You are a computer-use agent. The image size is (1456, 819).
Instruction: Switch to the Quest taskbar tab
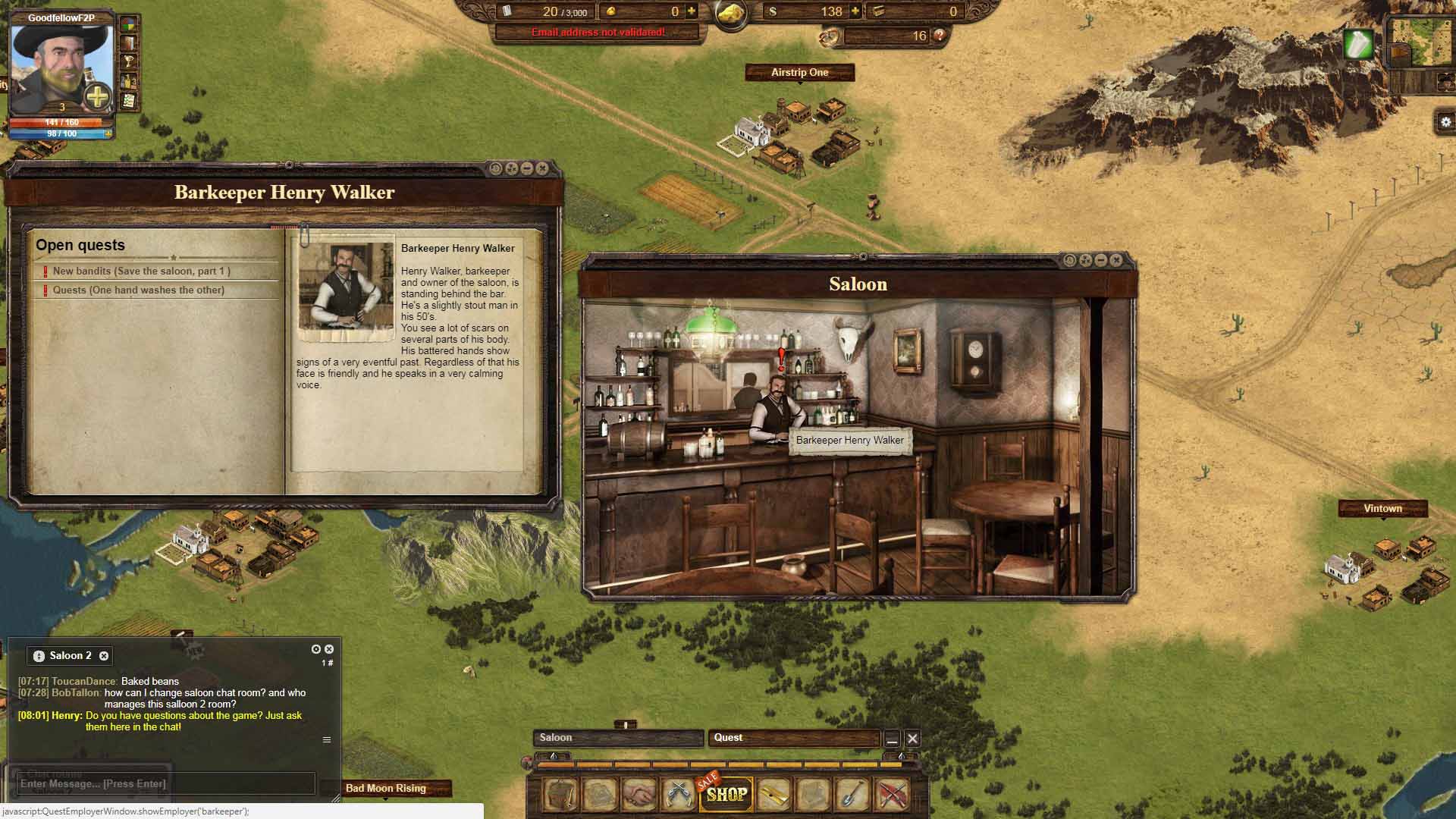(x=793, y=738)
